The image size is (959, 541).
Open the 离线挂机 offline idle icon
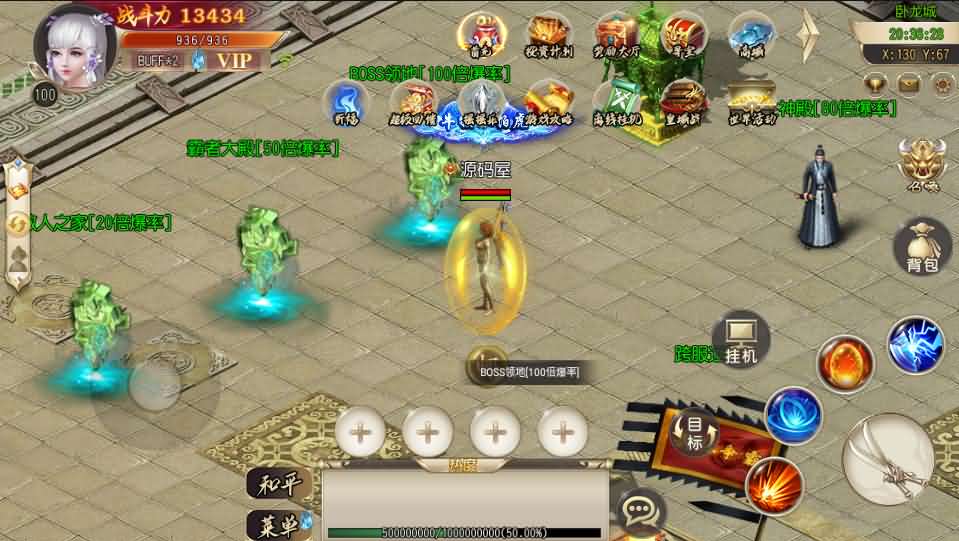point(616,102)
